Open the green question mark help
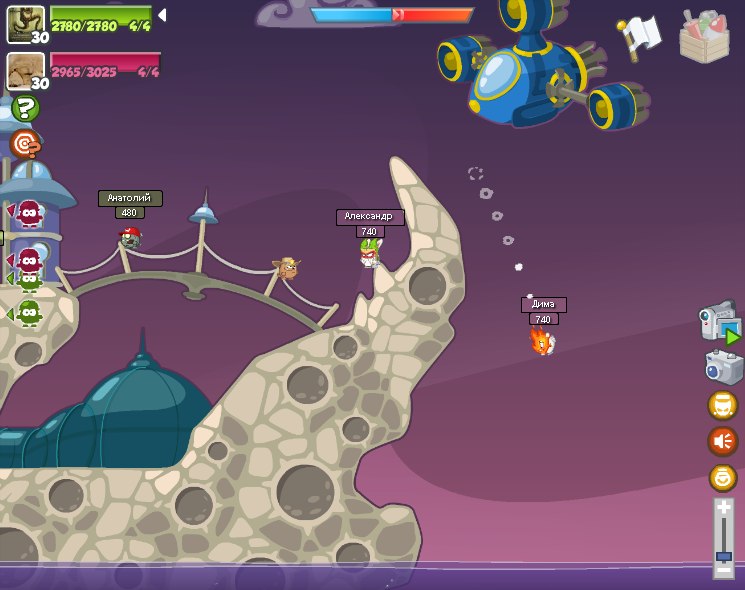This screenshot has height=590, width=745. click(26, 108)
